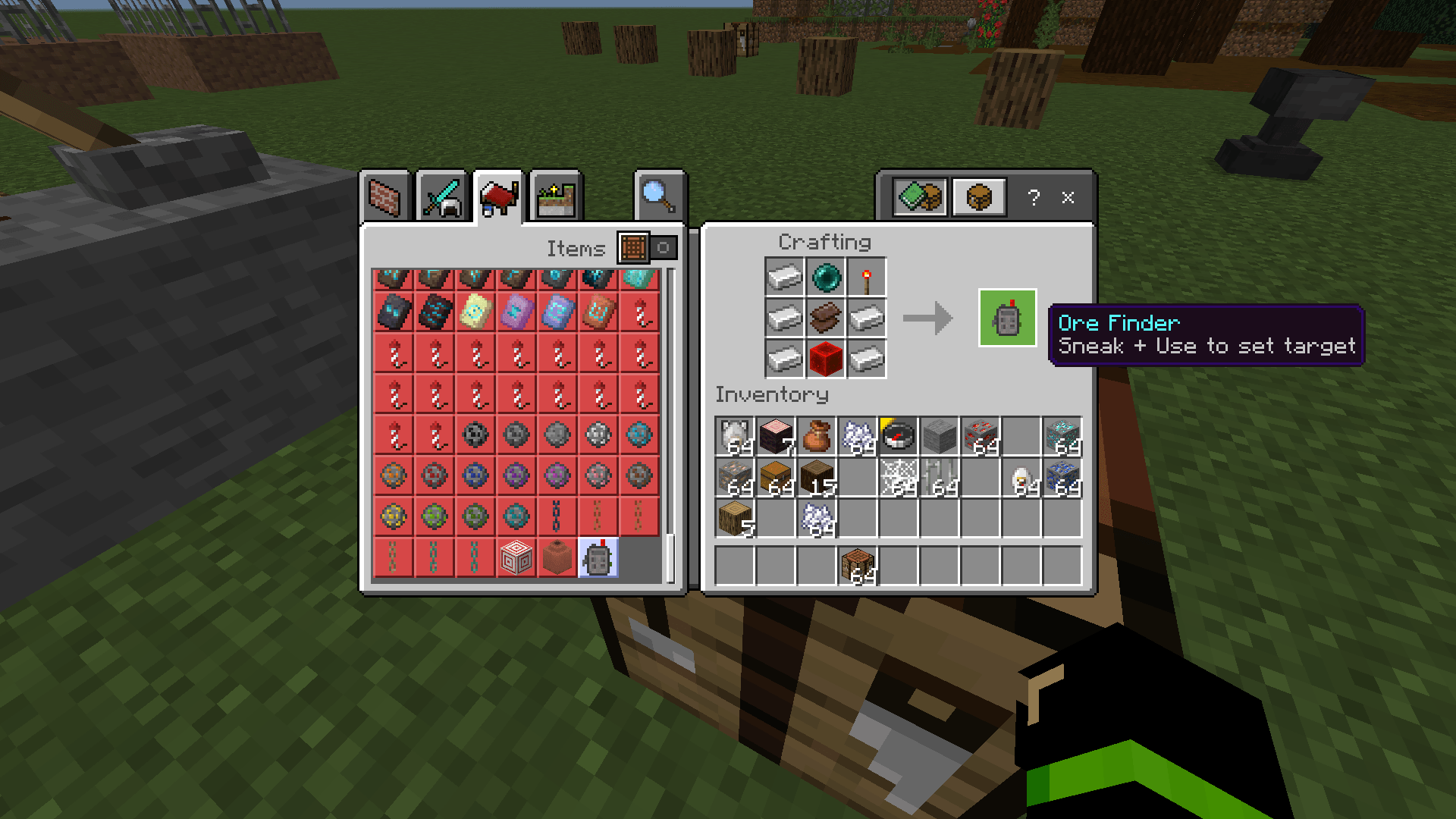Viewport: 1456px width, 819px height.
Task: Expand the recipe help with the question mark
Action: pos(1033,199)
